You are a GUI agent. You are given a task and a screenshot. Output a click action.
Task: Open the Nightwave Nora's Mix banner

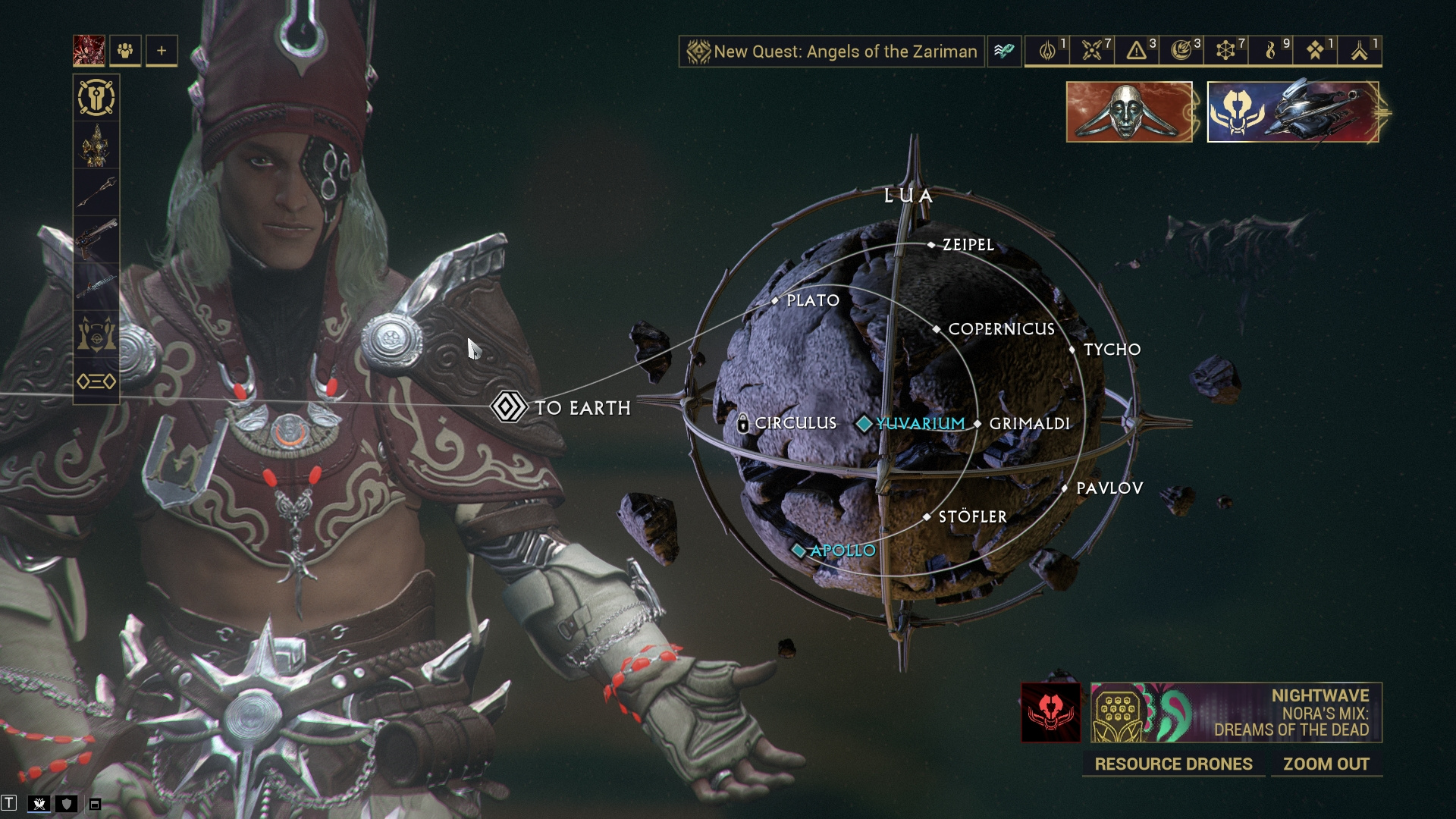pos(1236,713)
